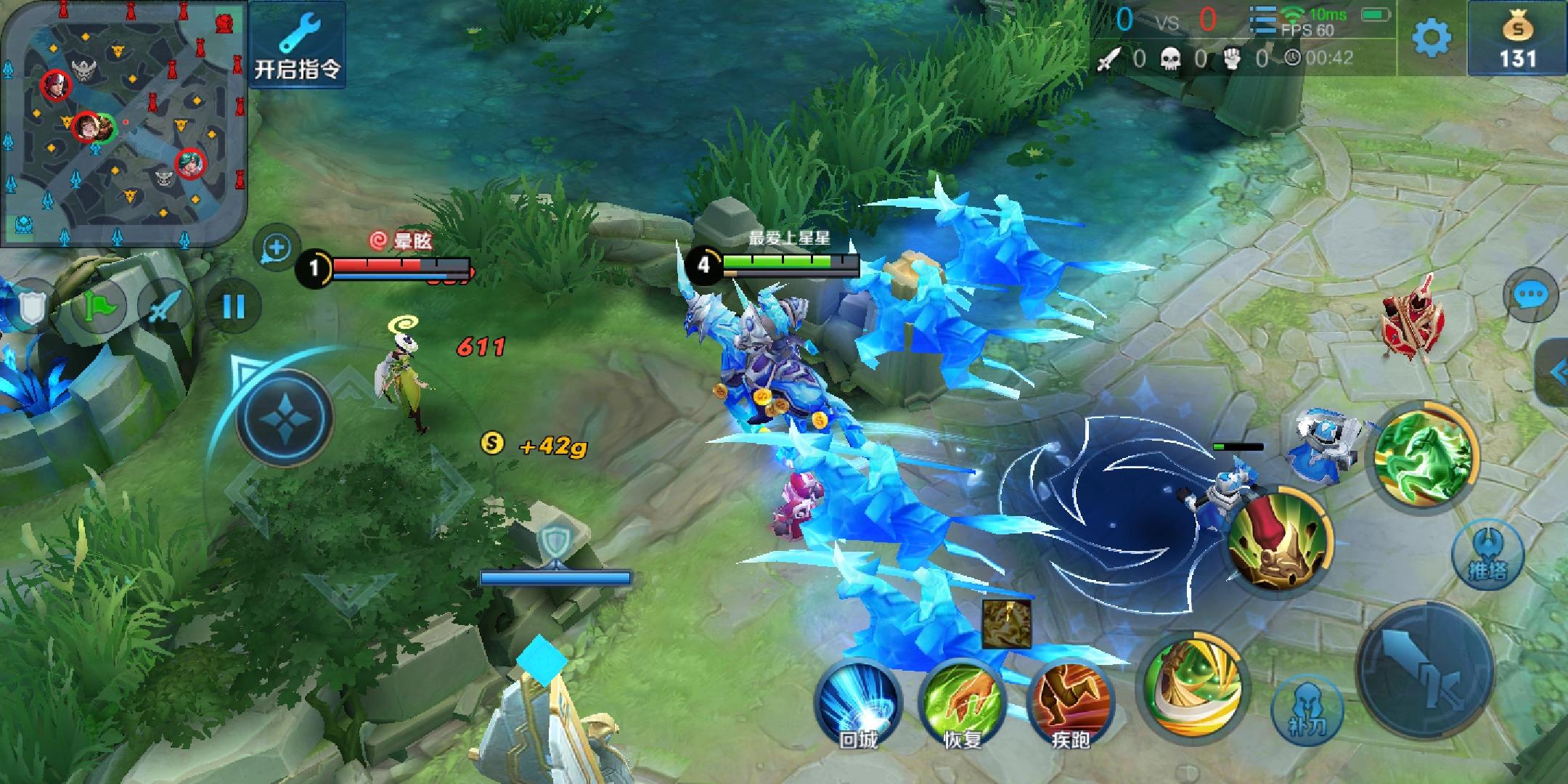Cast the 疾跑 sprint spell

tap(1070, 705)
